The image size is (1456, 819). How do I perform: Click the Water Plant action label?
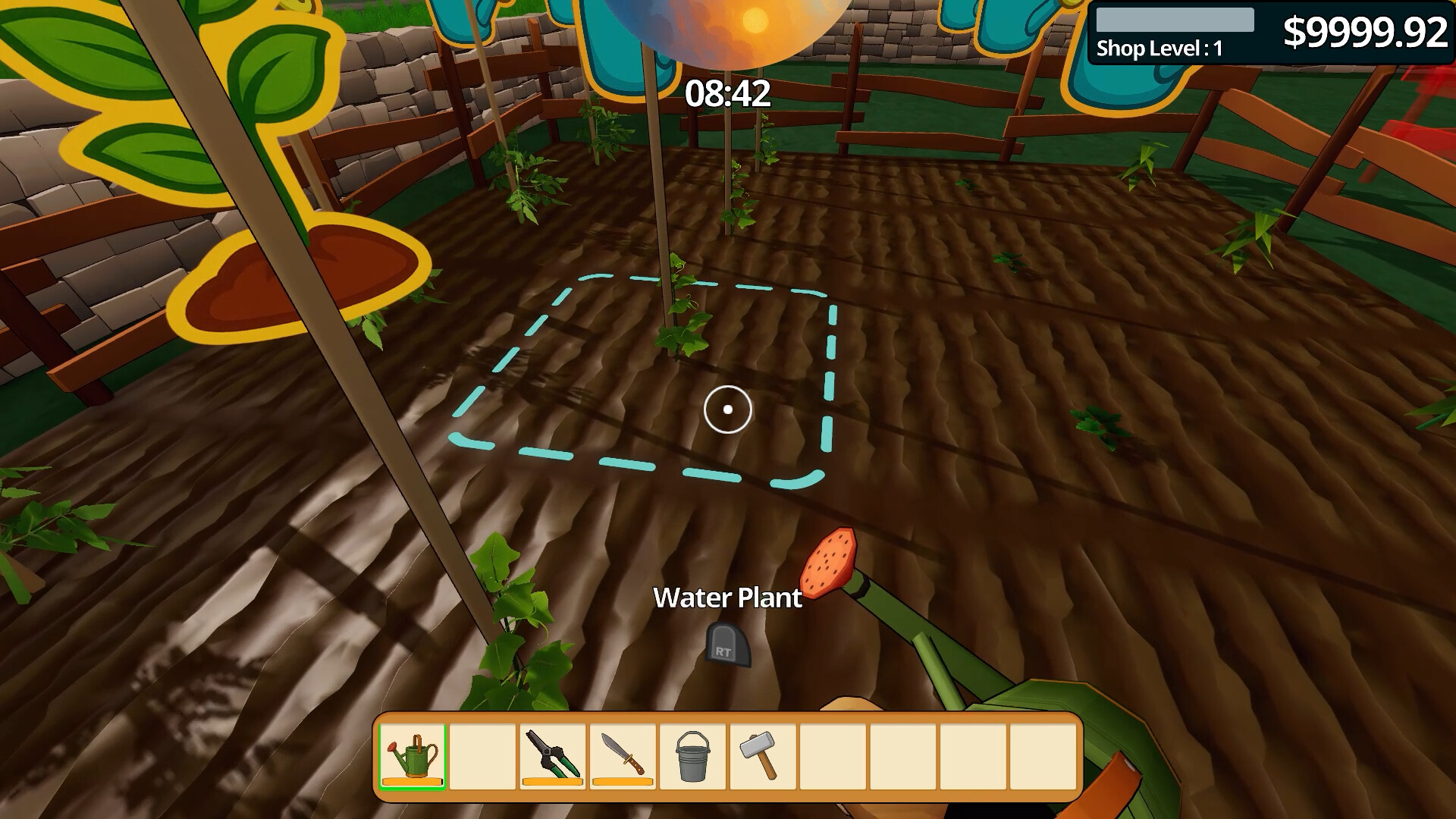pyautogui.click(x=728, y=598)
